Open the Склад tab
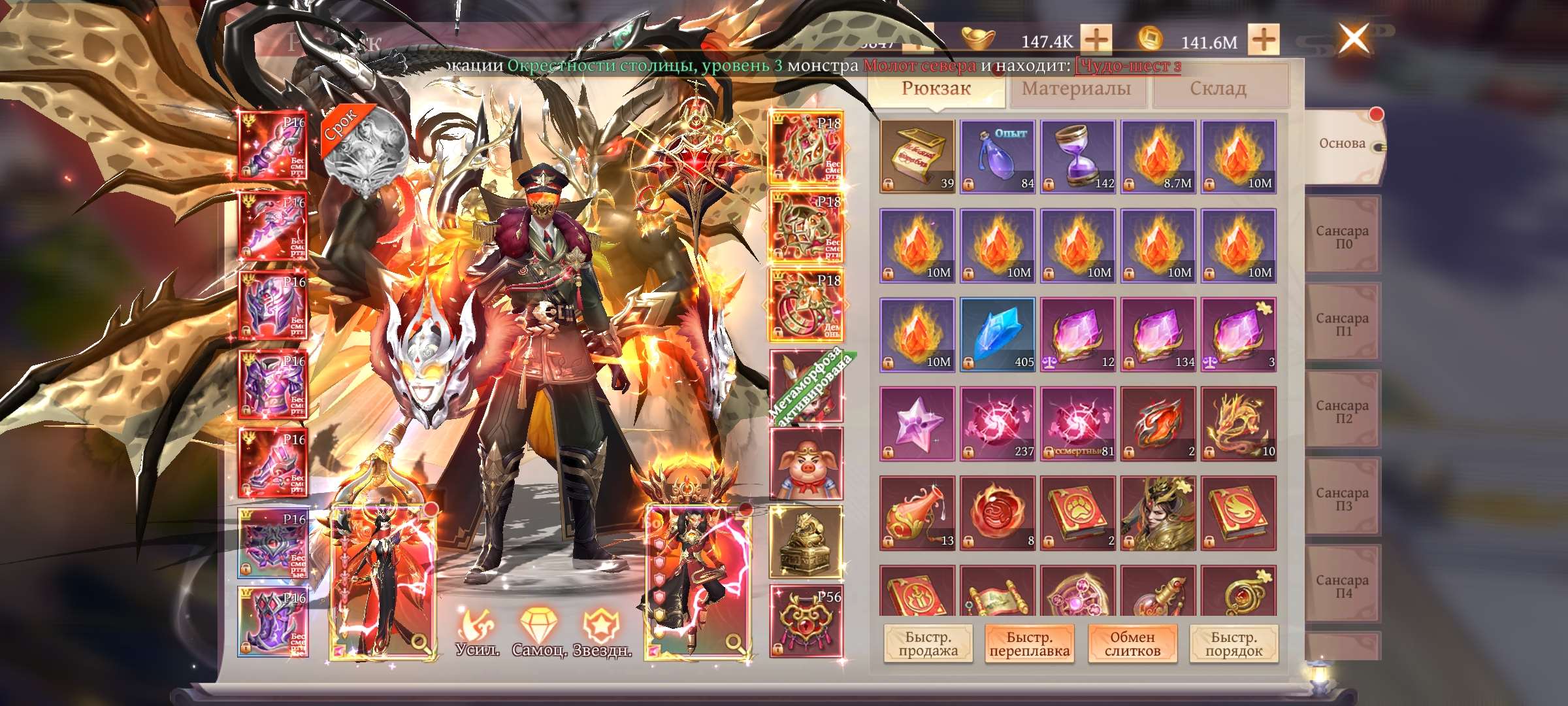 pyautogui.click(x=1219, y=89)
